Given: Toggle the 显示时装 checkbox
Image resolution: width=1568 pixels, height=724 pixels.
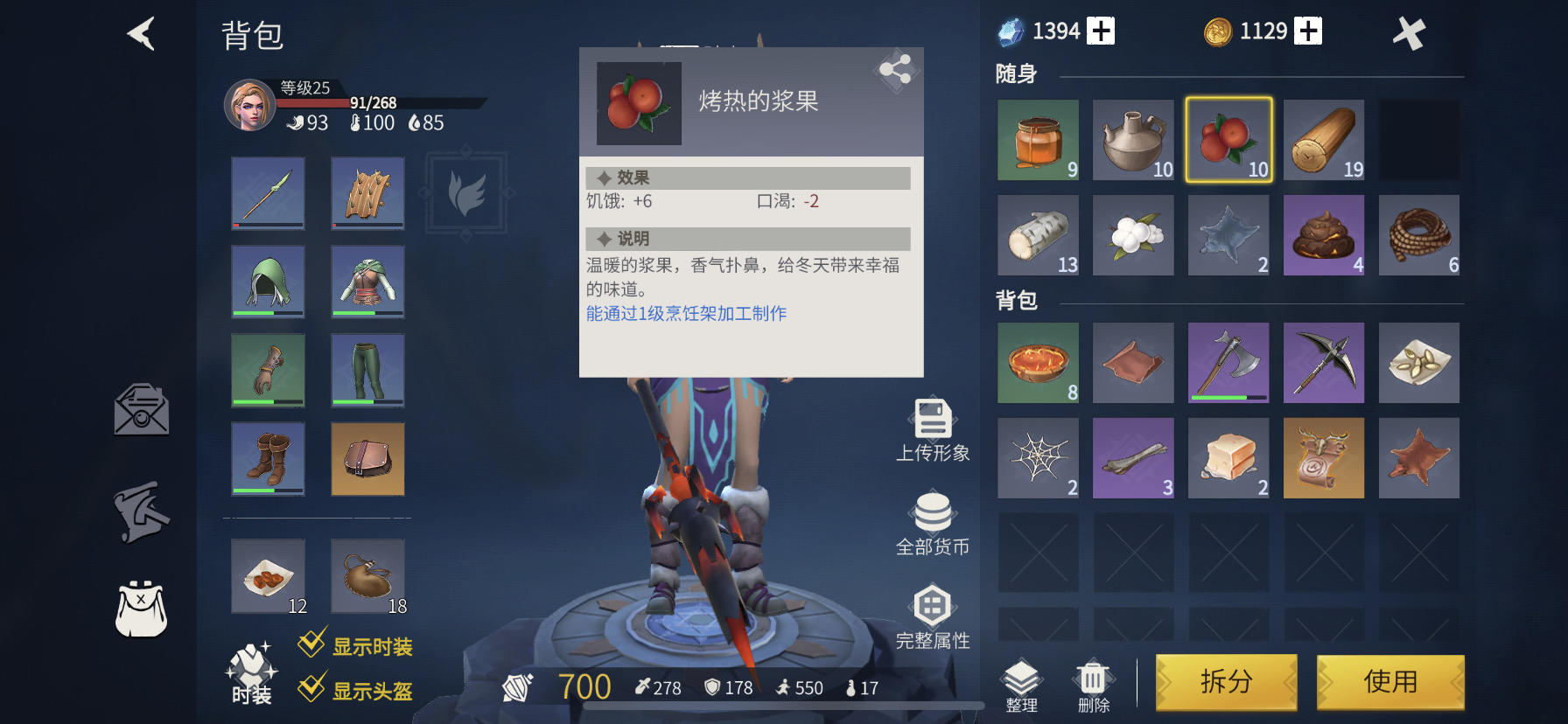Looking at the screenshot, I should tap(310, 647).
